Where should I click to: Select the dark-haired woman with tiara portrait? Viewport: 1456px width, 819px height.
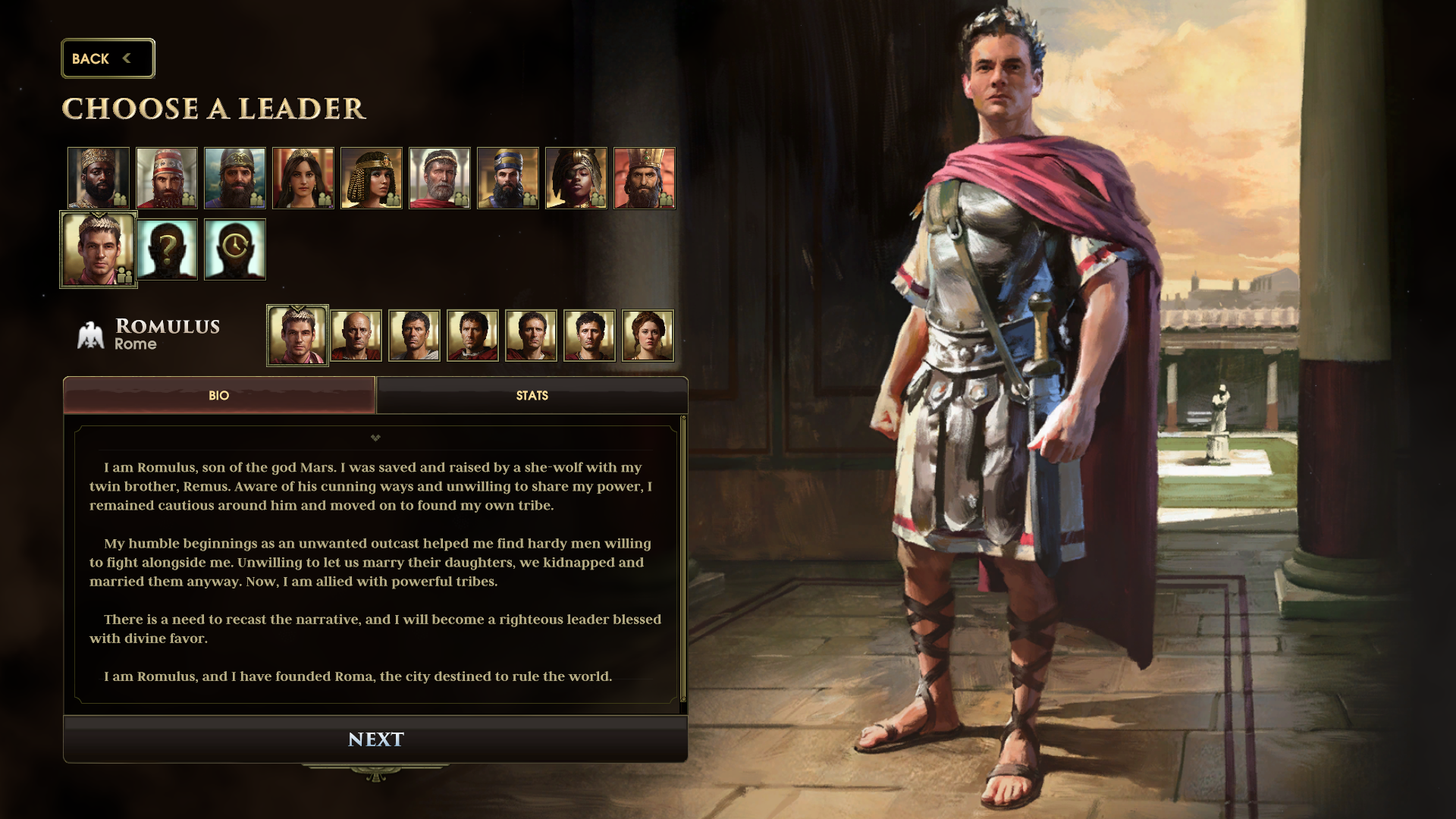303,178
